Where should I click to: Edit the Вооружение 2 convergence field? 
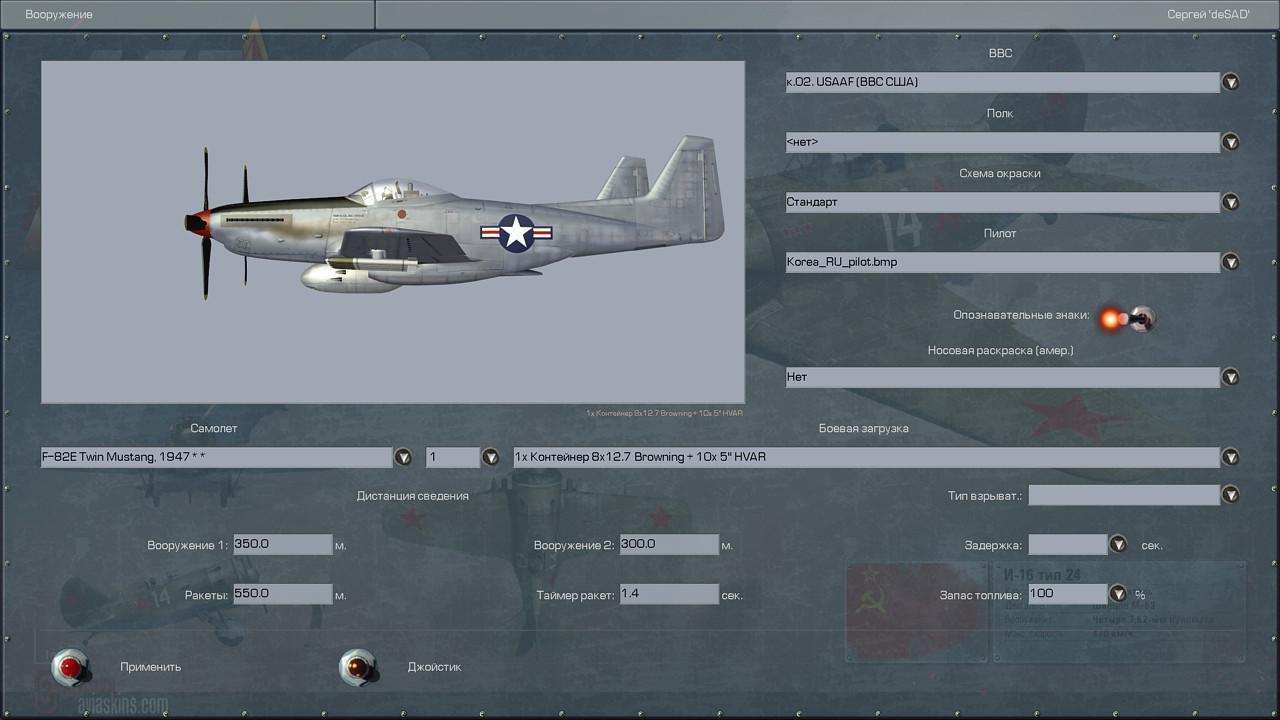pyautogui.click(x=668, y=545)
